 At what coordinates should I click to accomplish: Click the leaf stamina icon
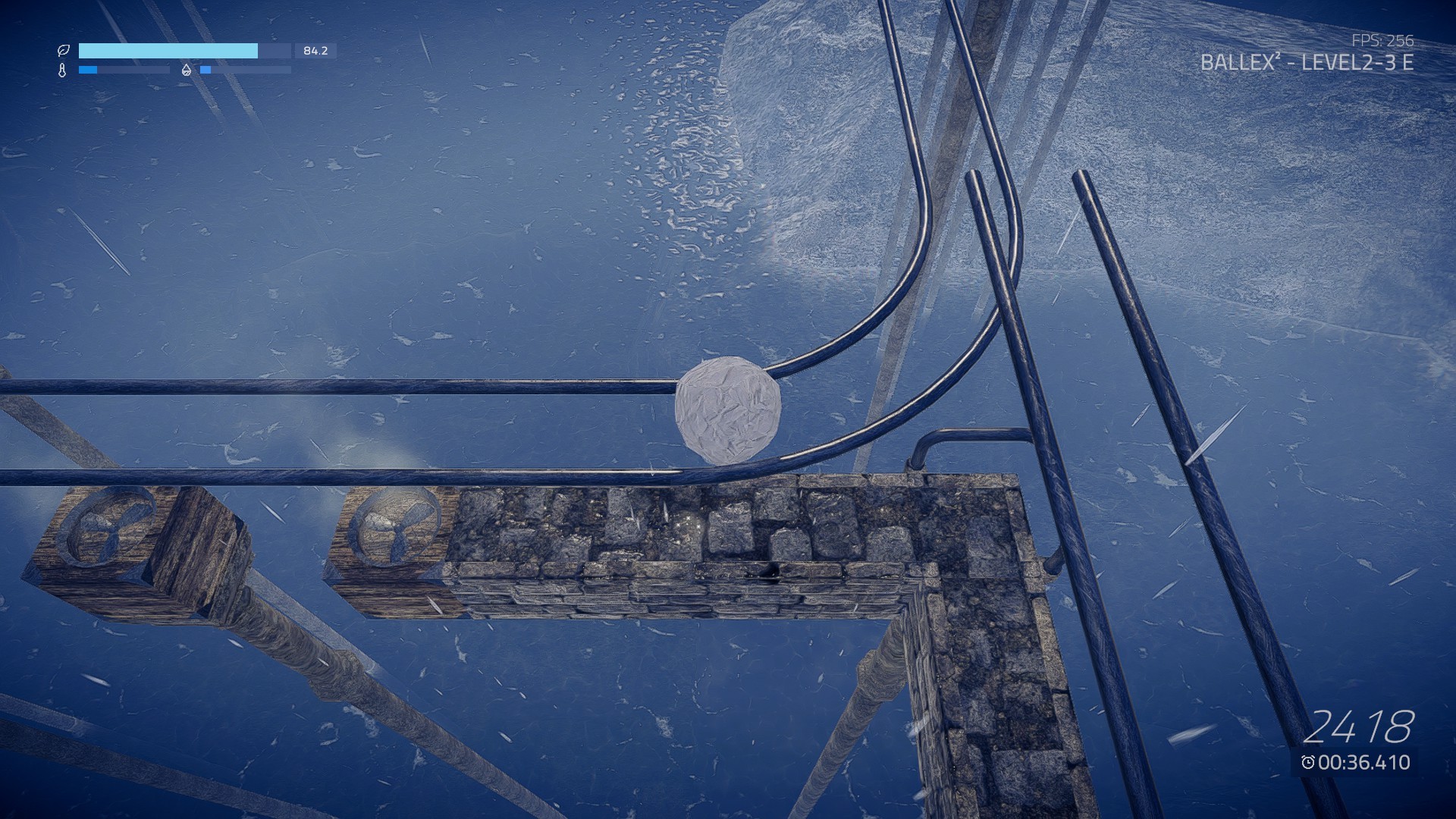[x=64, y=52]
